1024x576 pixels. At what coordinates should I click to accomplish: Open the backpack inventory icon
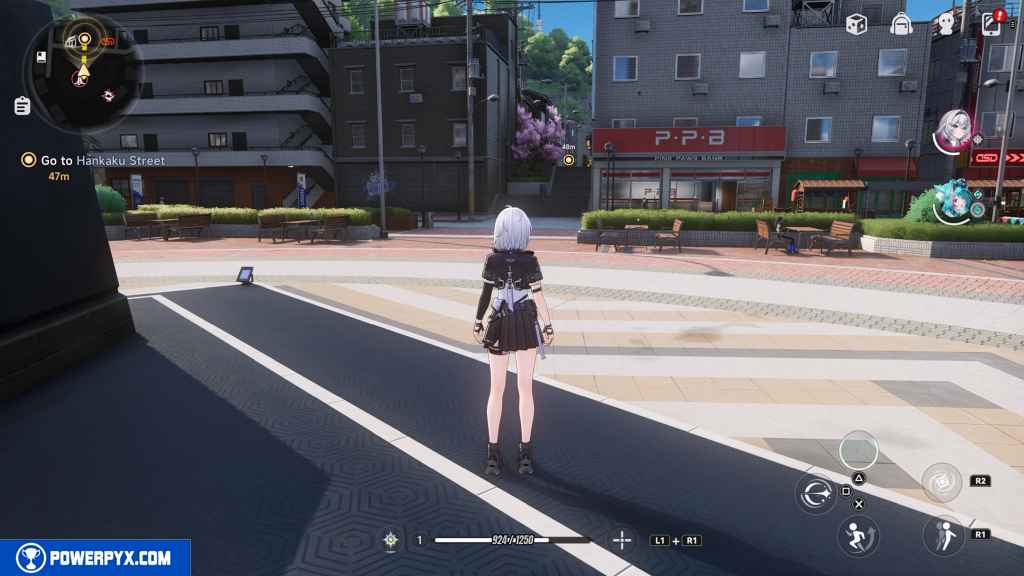coord(901,23)
